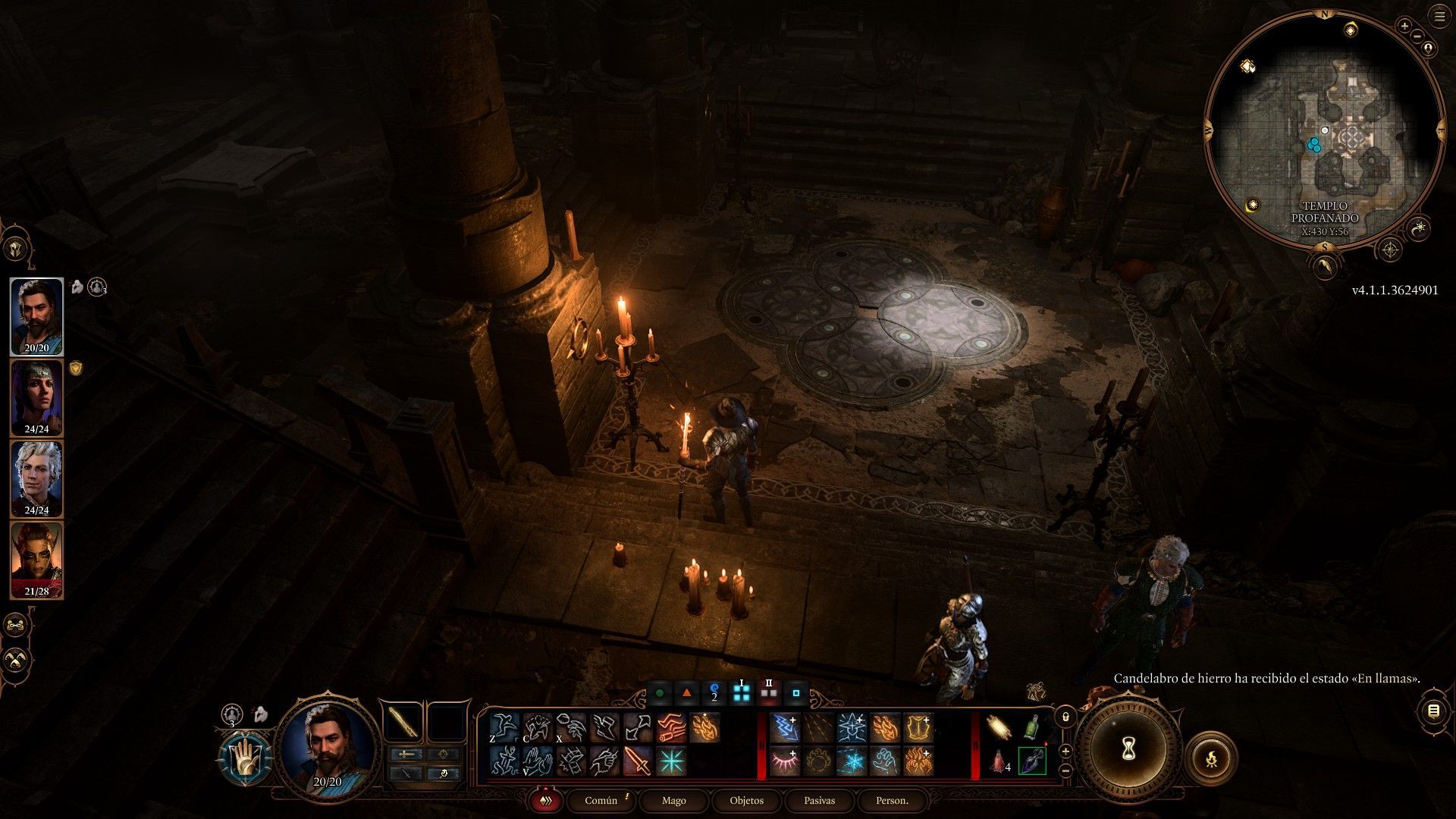Zoom in on the minimap
Image resolution: width=1456 pixels, height=819 pixels.
click(1404, 27)
